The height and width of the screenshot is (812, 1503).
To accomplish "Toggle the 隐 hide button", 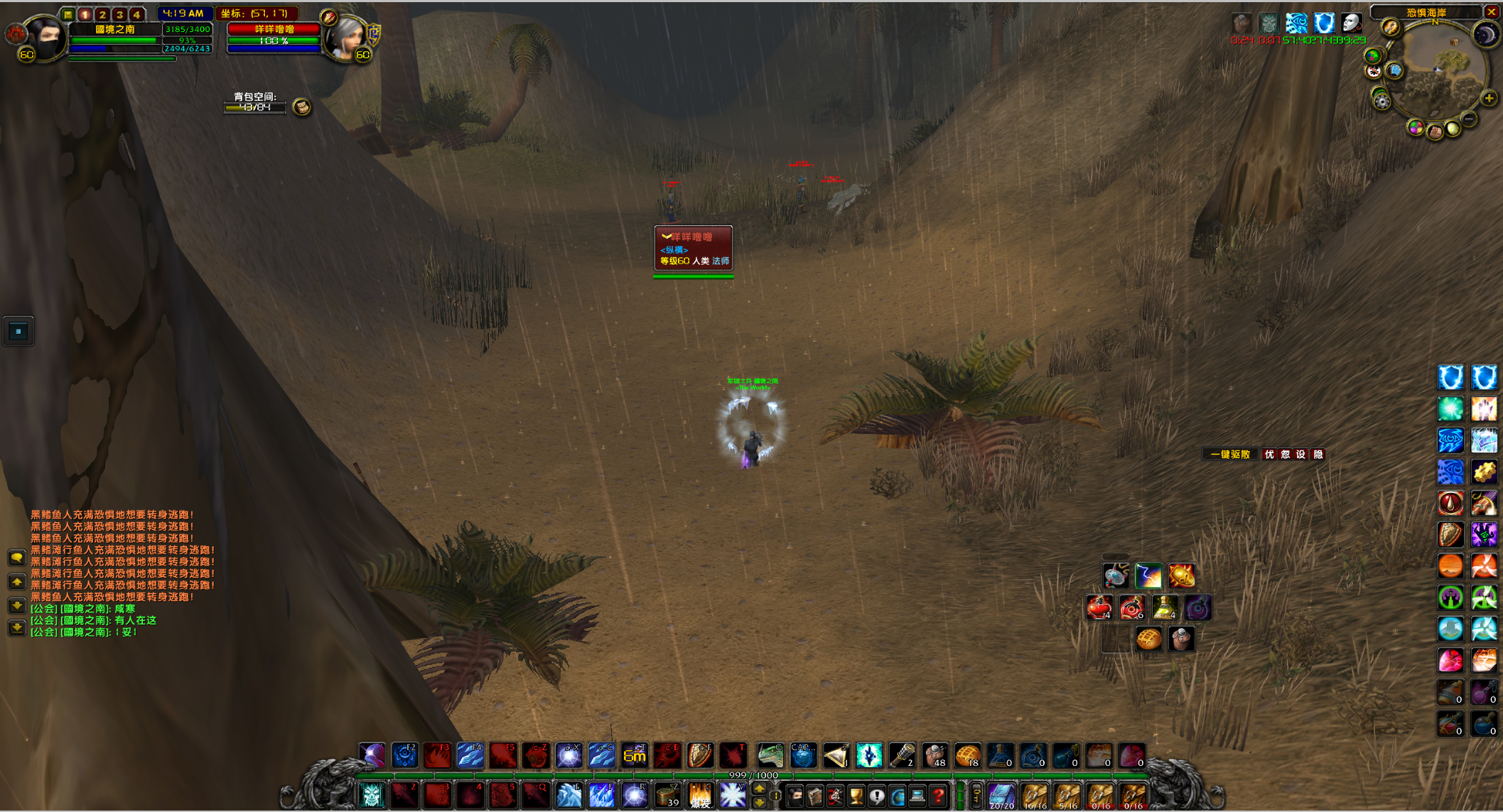I will pyautogui.click(x=1318, y=455).
